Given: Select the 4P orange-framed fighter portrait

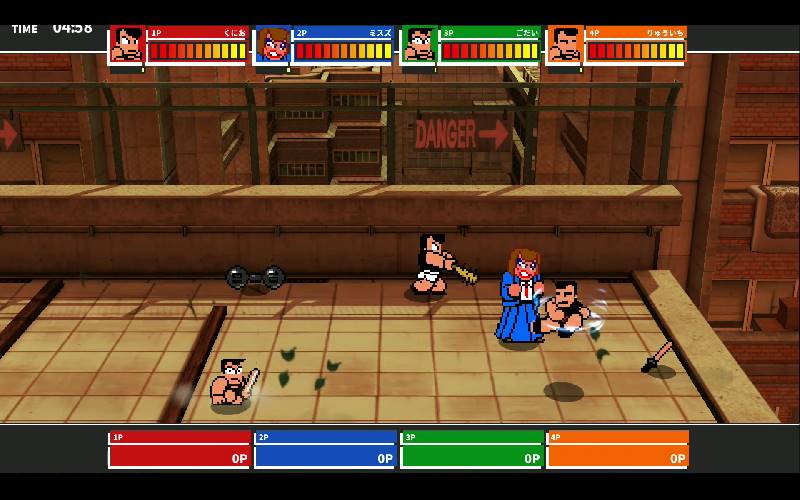Looking at the screenshot, I should (565, 45).
